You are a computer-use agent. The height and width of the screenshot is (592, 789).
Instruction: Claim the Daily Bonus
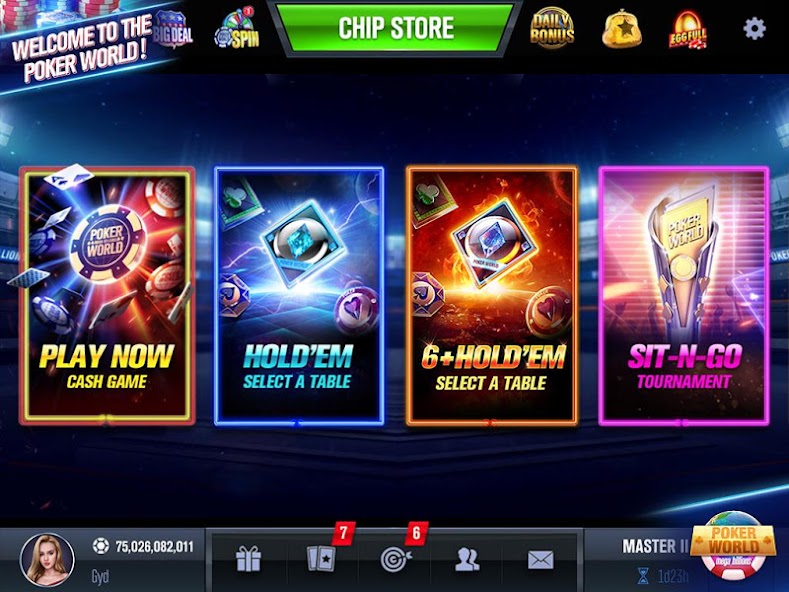(552, 28)
